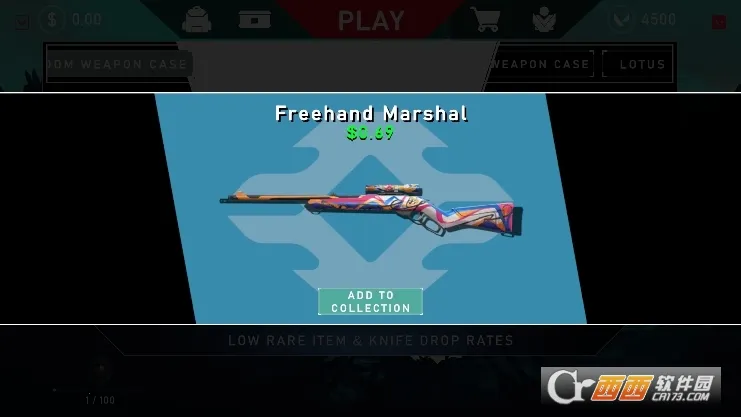Click the card icon beside the backpack
The height and width of the screenshot is (417, 741).
pos(255,19)
